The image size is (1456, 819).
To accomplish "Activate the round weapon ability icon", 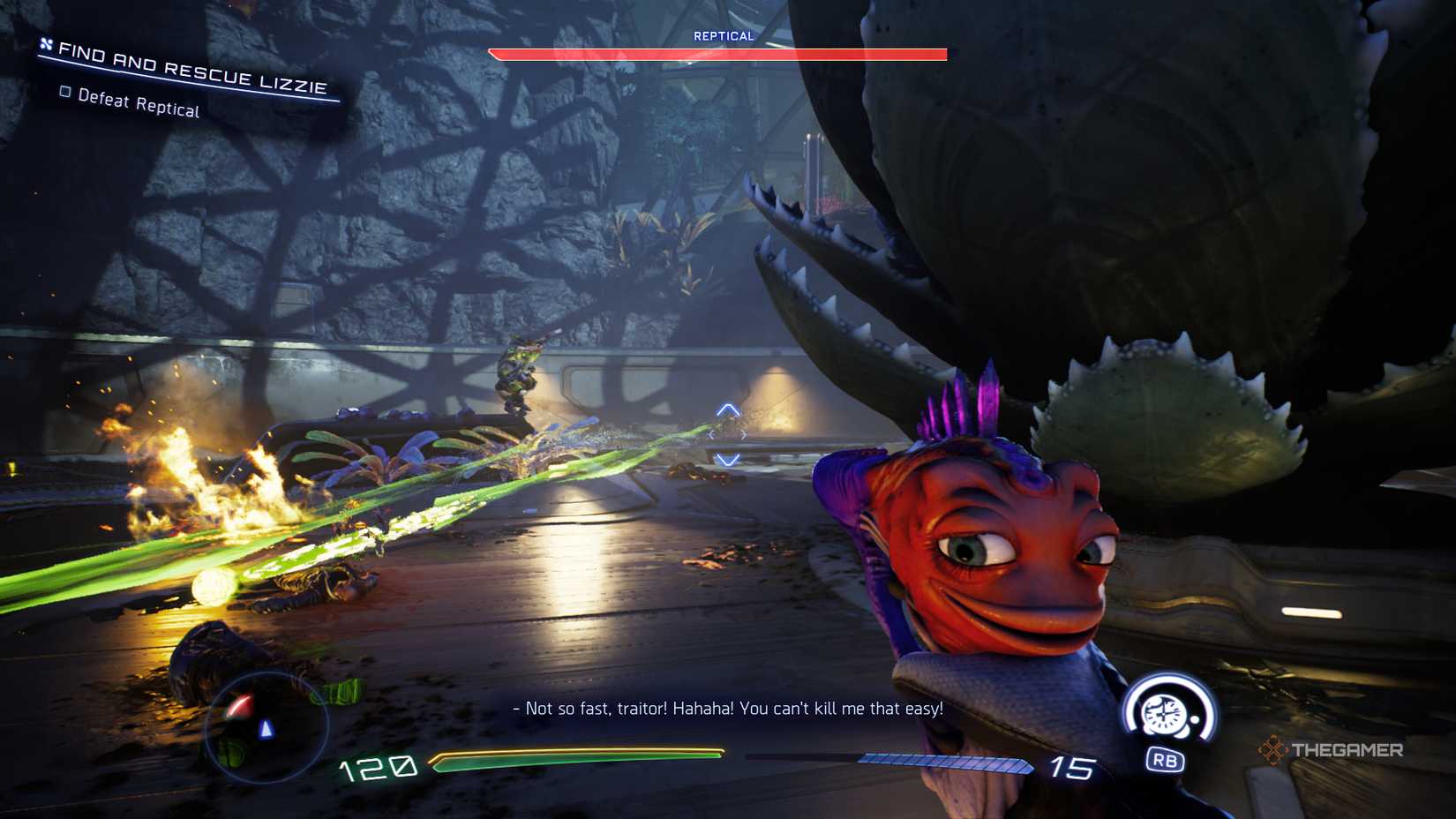I will click(x=1167, y=713).
